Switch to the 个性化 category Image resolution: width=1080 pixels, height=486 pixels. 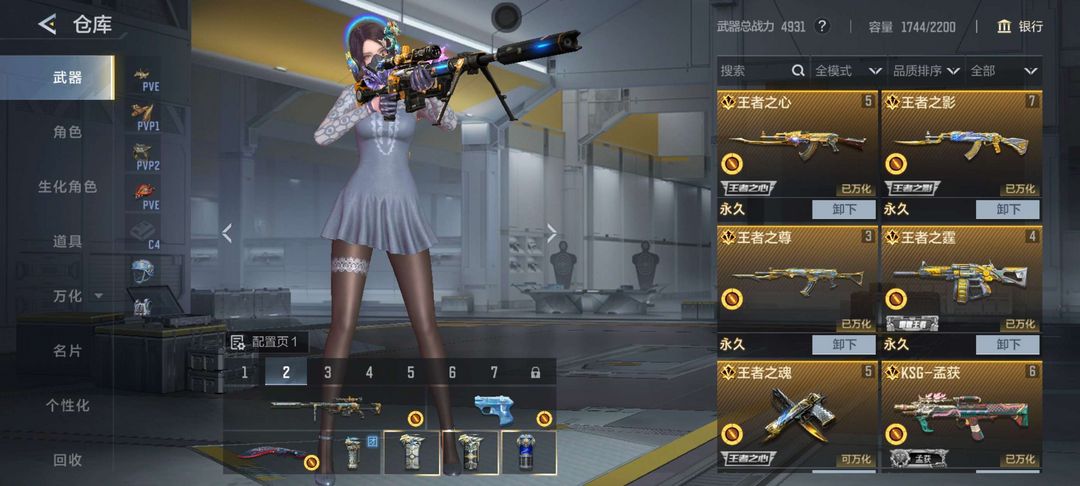67,405
